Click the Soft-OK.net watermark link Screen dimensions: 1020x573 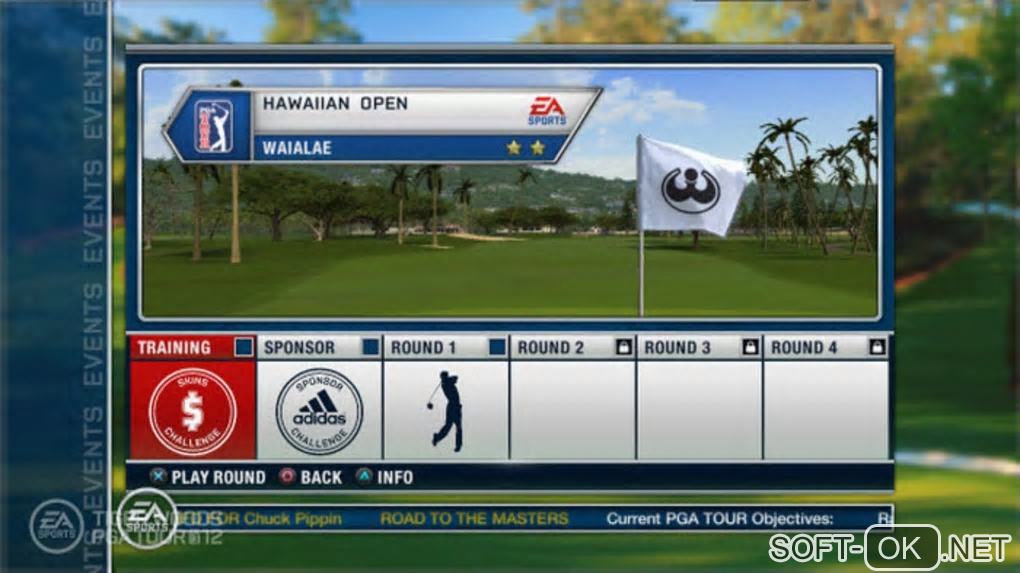tap(889, 548)
